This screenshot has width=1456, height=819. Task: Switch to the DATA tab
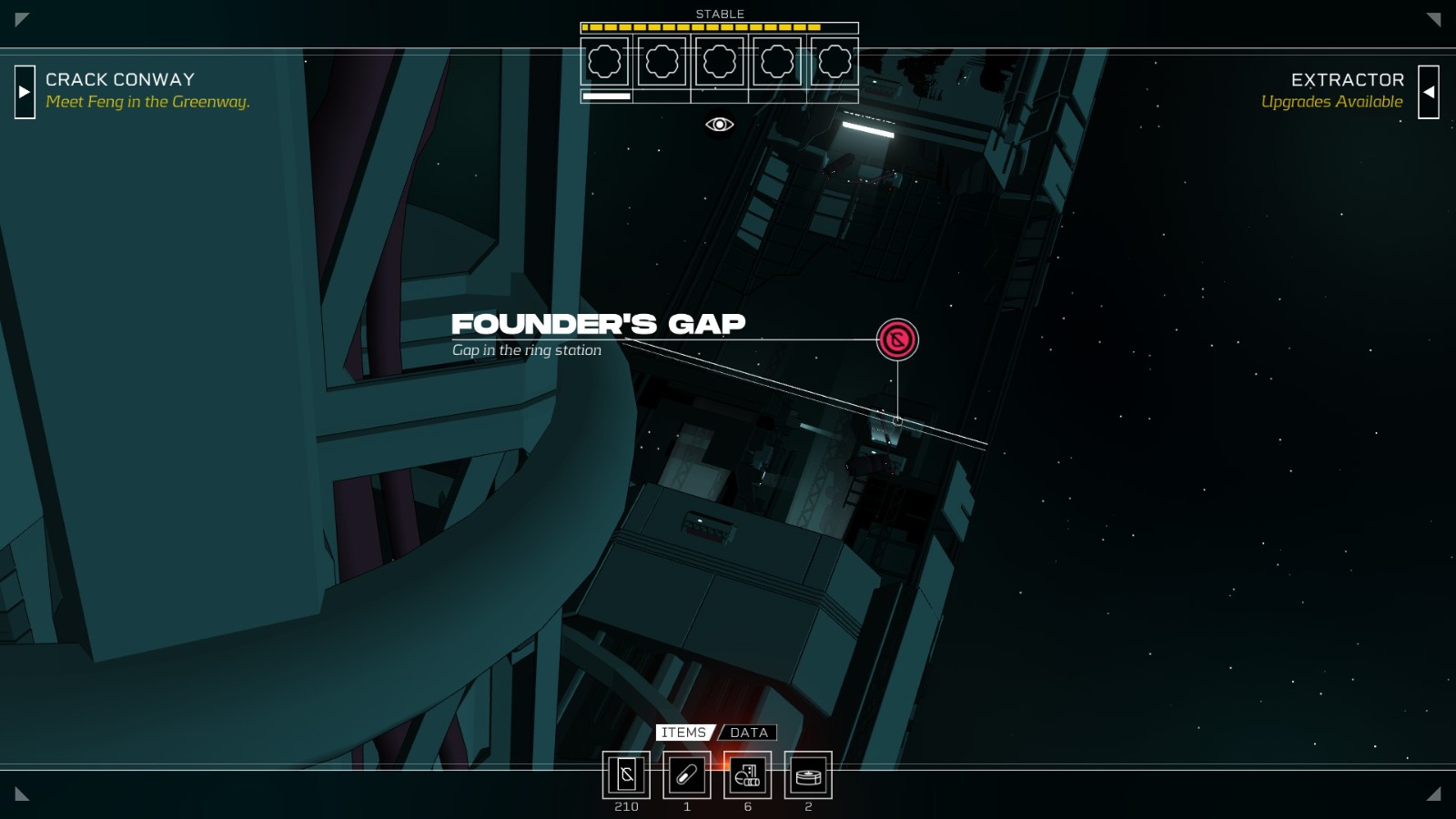click(748, 733)
